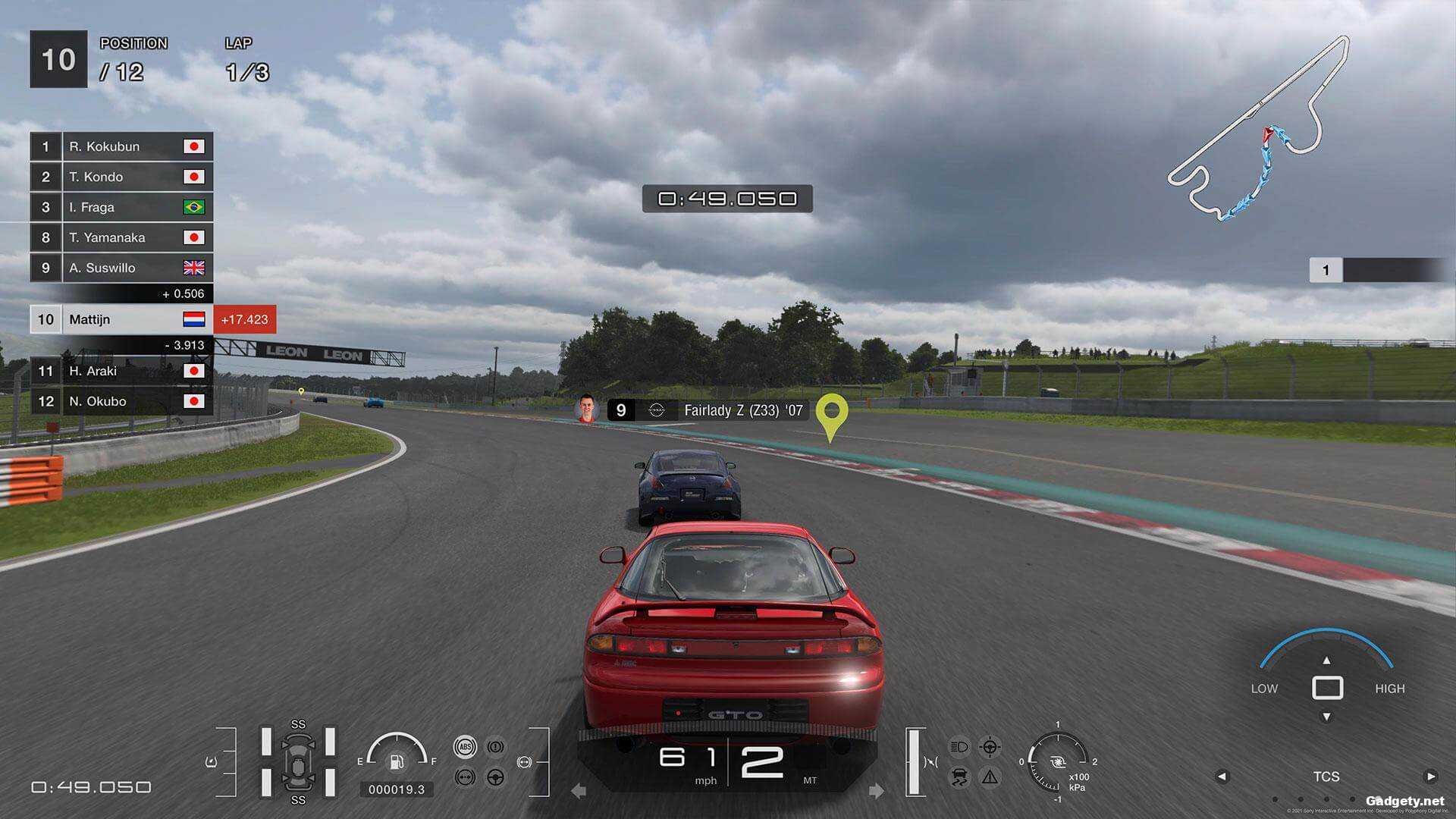The width and height of the screenshot is (1456, 819).
Task: Click the hazard warning triangle icon
Action: coord(990,777)
